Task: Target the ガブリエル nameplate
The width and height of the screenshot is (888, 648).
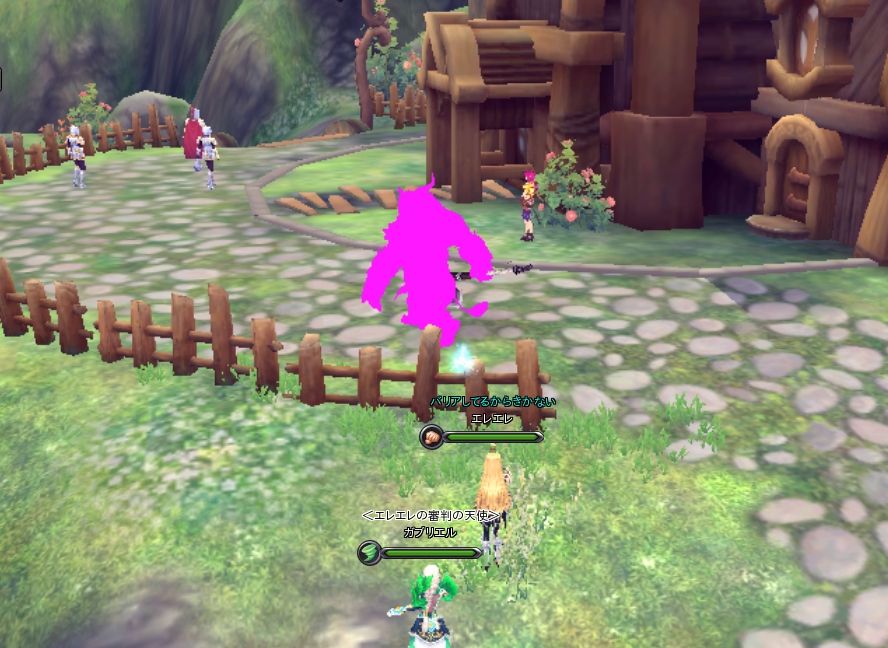Action: click(429, 532)
